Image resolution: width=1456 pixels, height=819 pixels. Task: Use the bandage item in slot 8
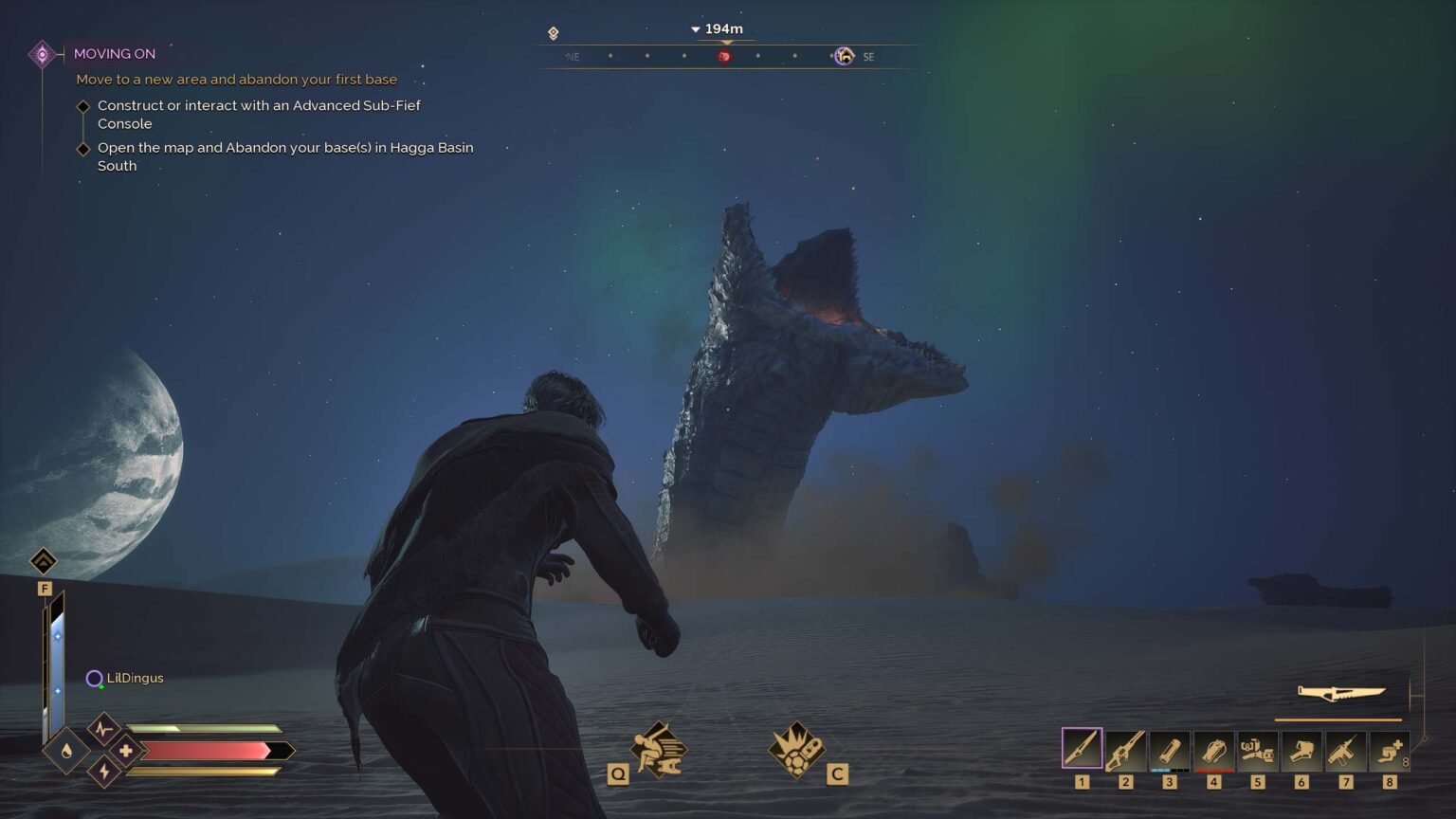(1391, 751)
